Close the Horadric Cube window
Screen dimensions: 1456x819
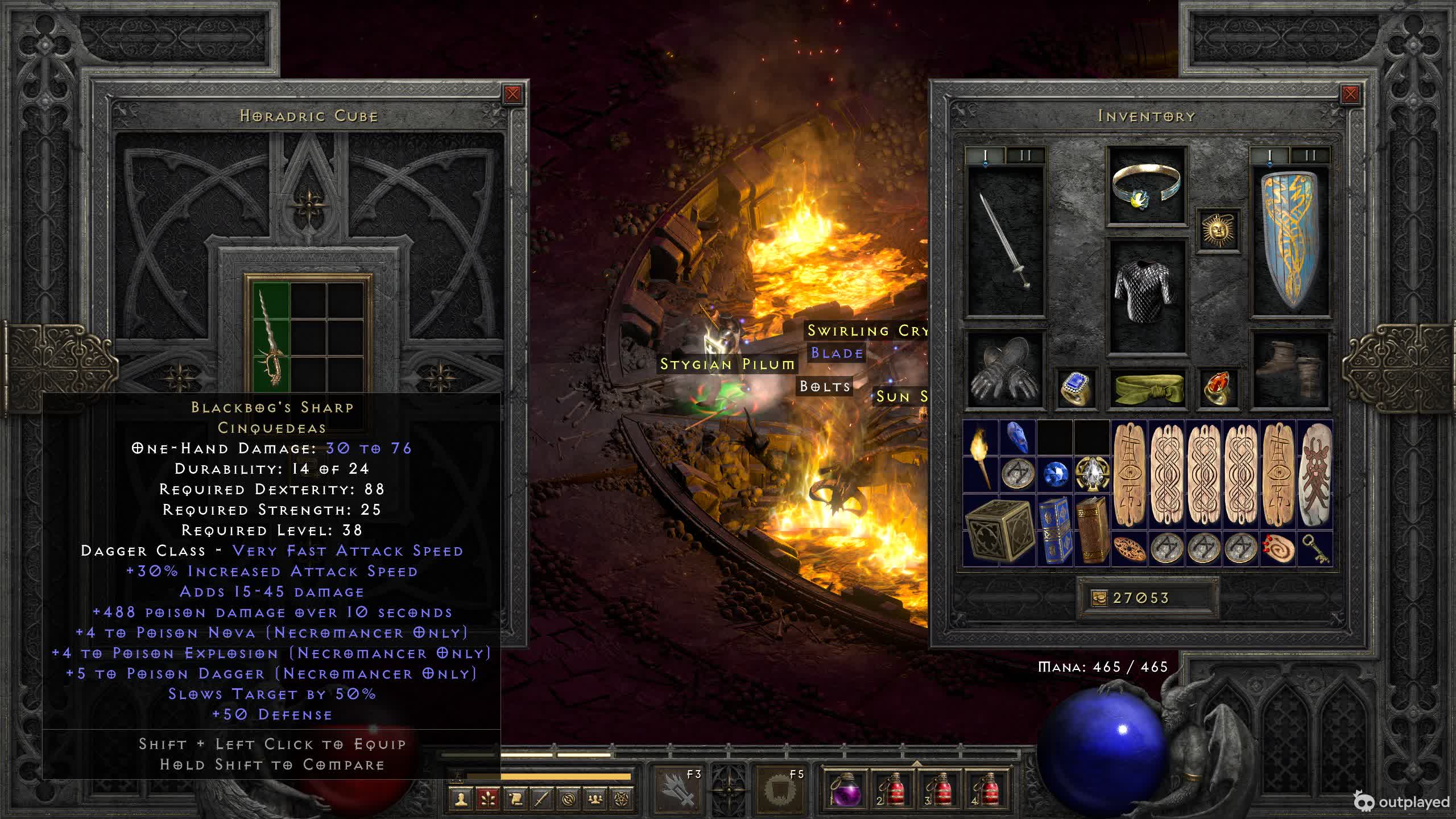[x=512, y=94]
